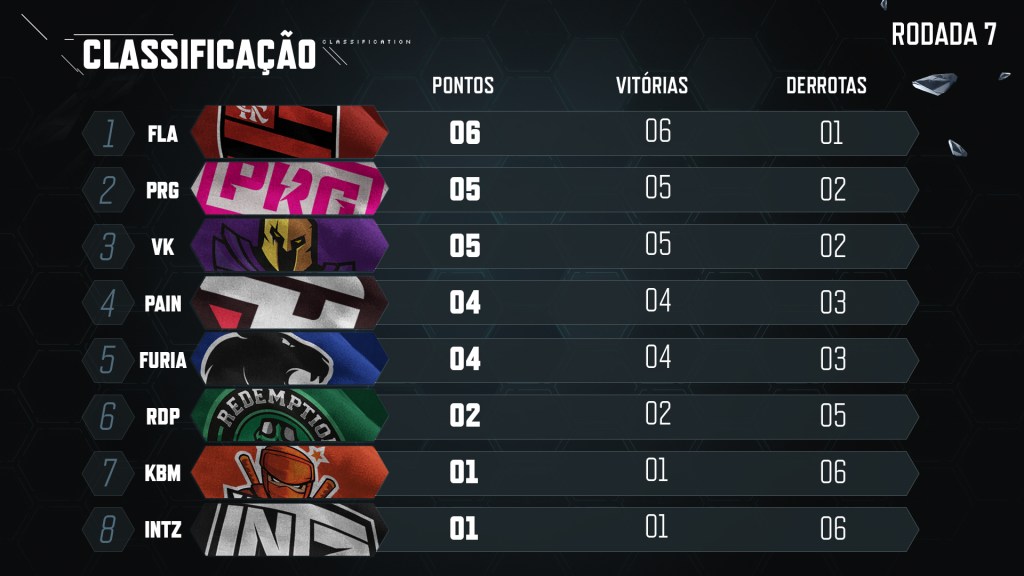Choose the PRG team row
1024x576 pixels.
(x=500, y=189)
